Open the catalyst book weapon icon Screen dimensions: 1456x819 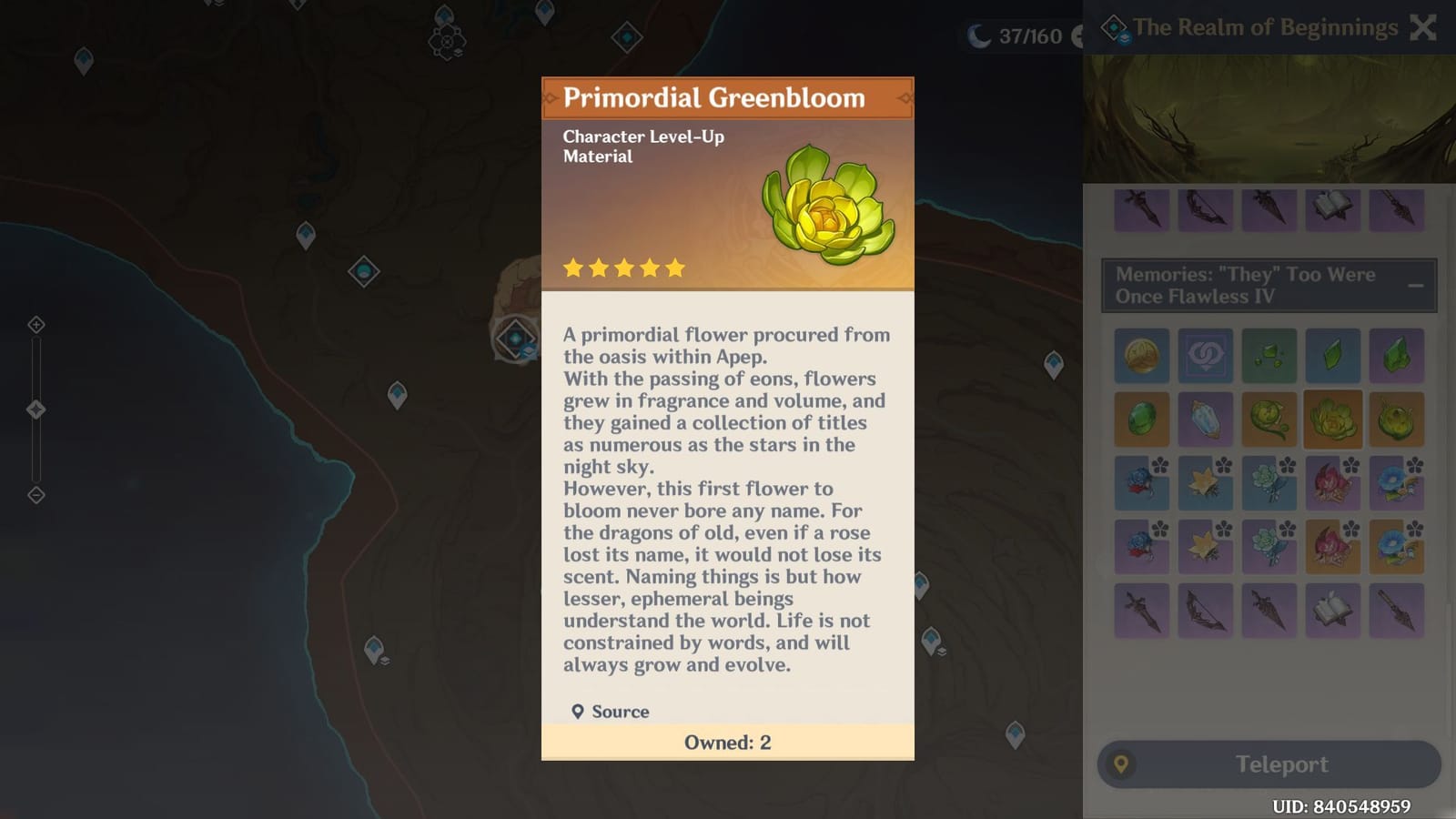click(1332, 610)
